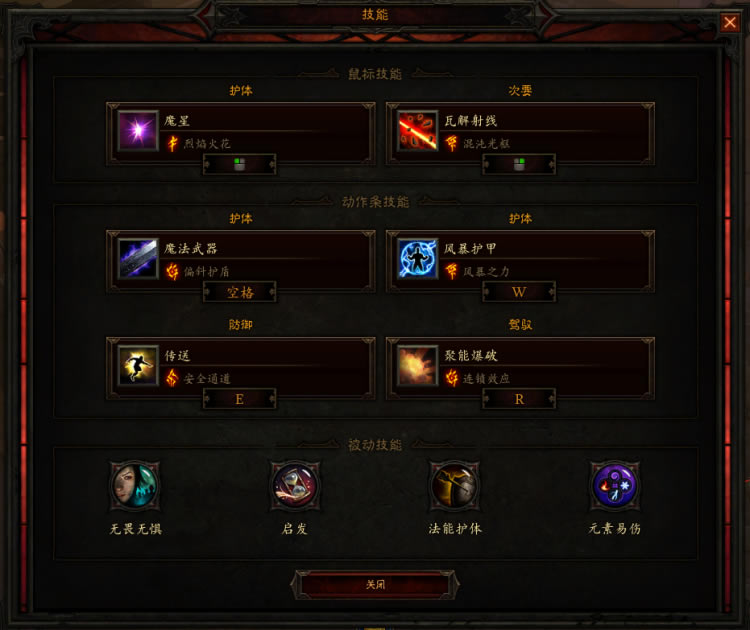Choose the 启发 passive skill icon

tap(295, 487)
